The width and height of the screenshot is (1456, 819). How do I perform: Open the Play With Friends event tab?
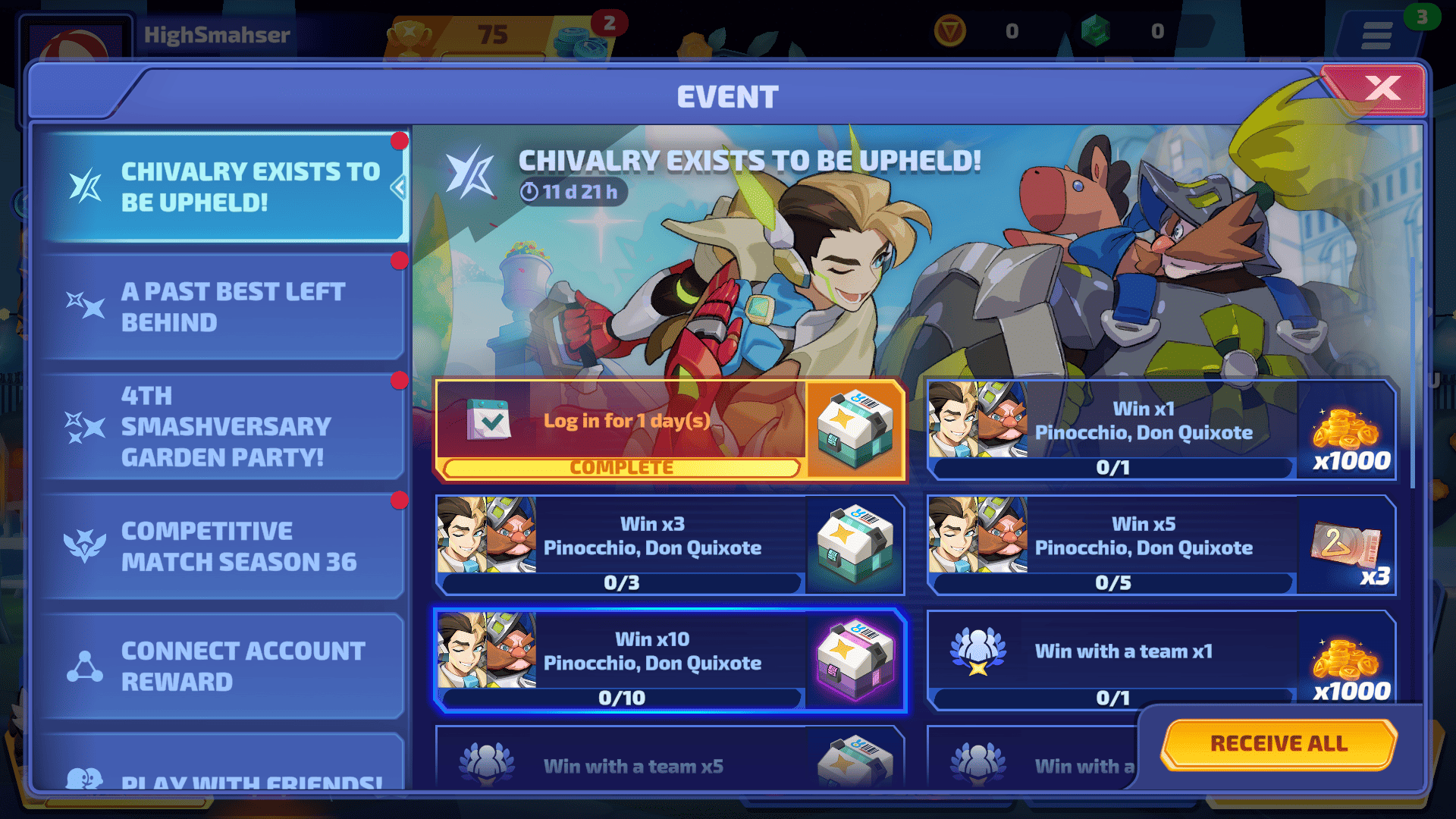[224, 773]
